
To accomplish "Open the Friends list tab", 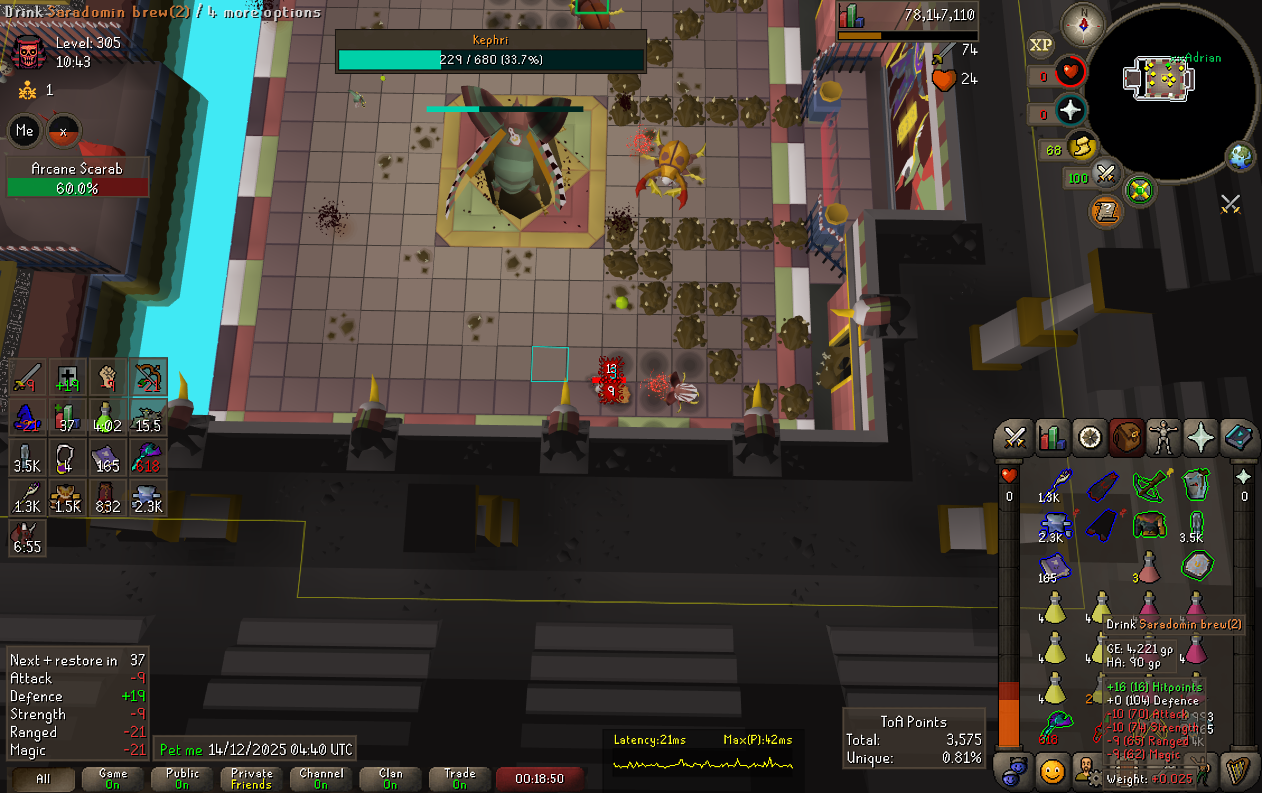I will [x=1014, y=771].
